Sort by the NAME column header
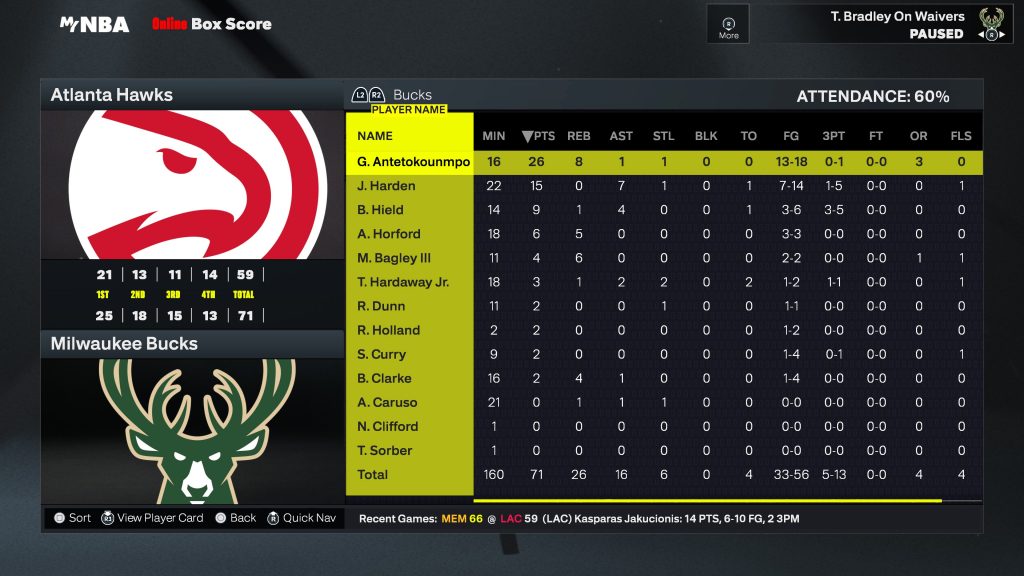This screenshot has width=1024, height=576. [x=375, y=136]
